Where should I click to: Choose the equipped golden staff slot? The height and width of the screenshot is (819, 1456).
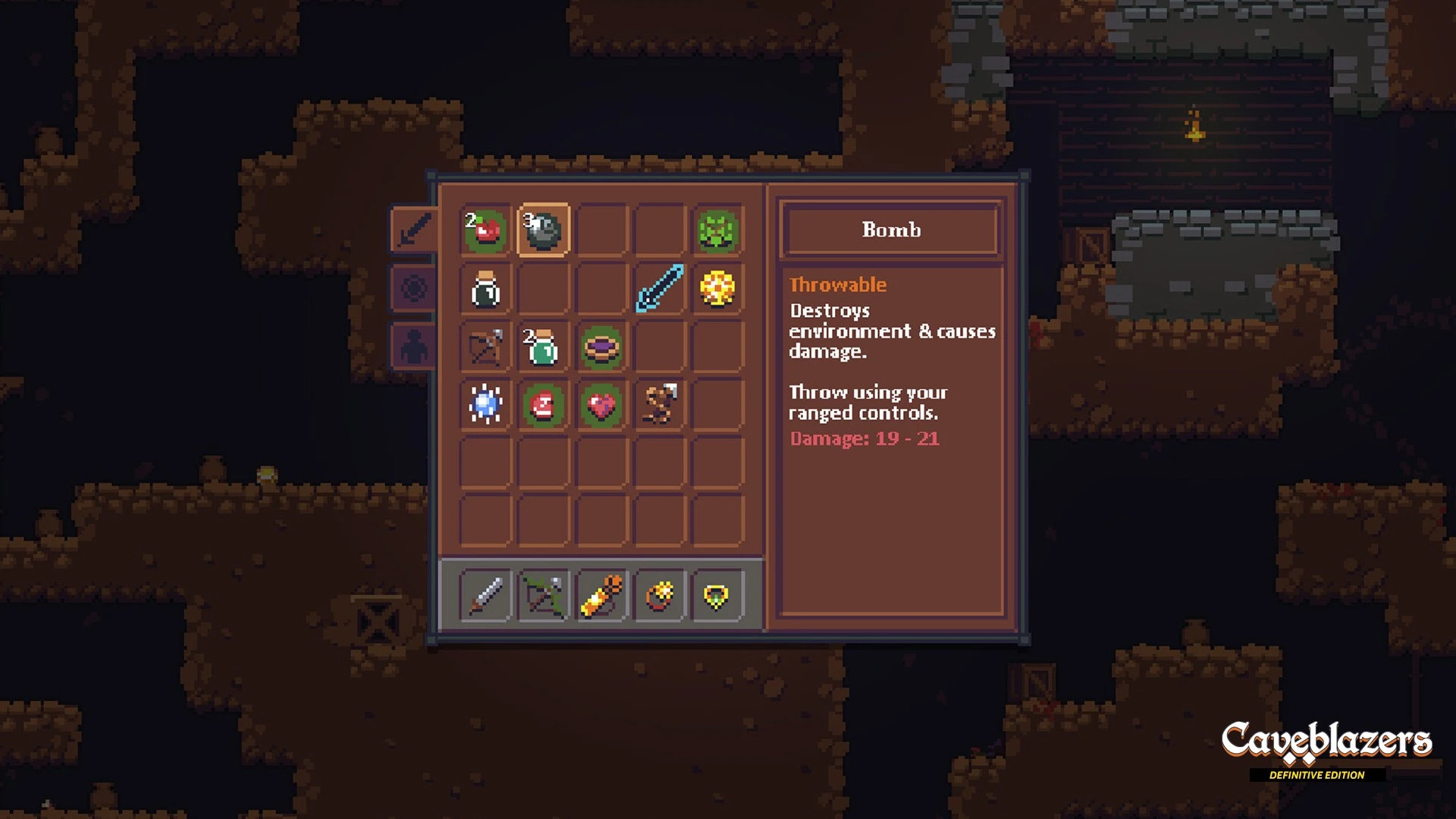tap(601, 595)
